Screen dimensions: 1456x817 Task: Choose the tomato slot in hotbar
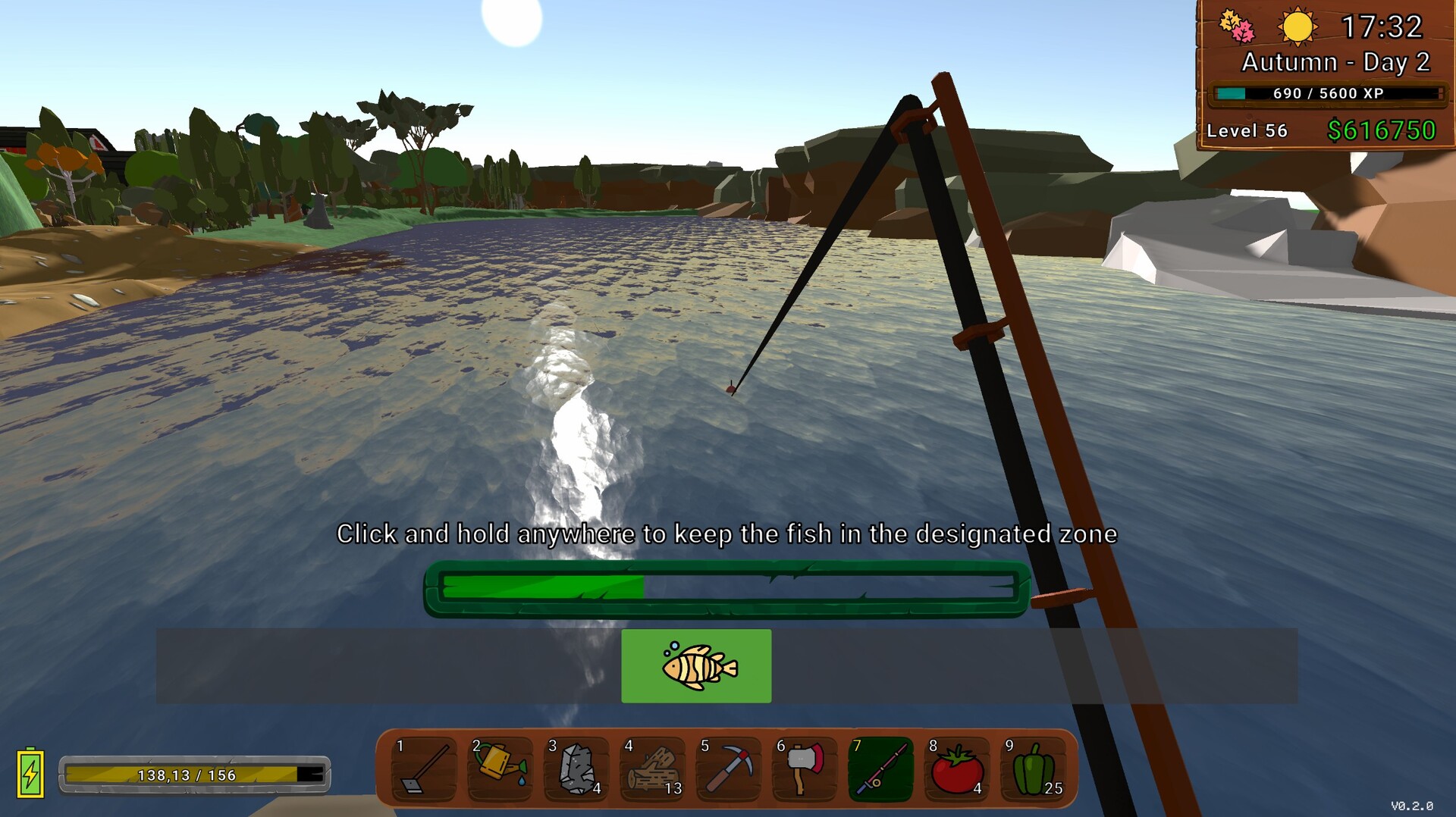click(x=956, y=769)
